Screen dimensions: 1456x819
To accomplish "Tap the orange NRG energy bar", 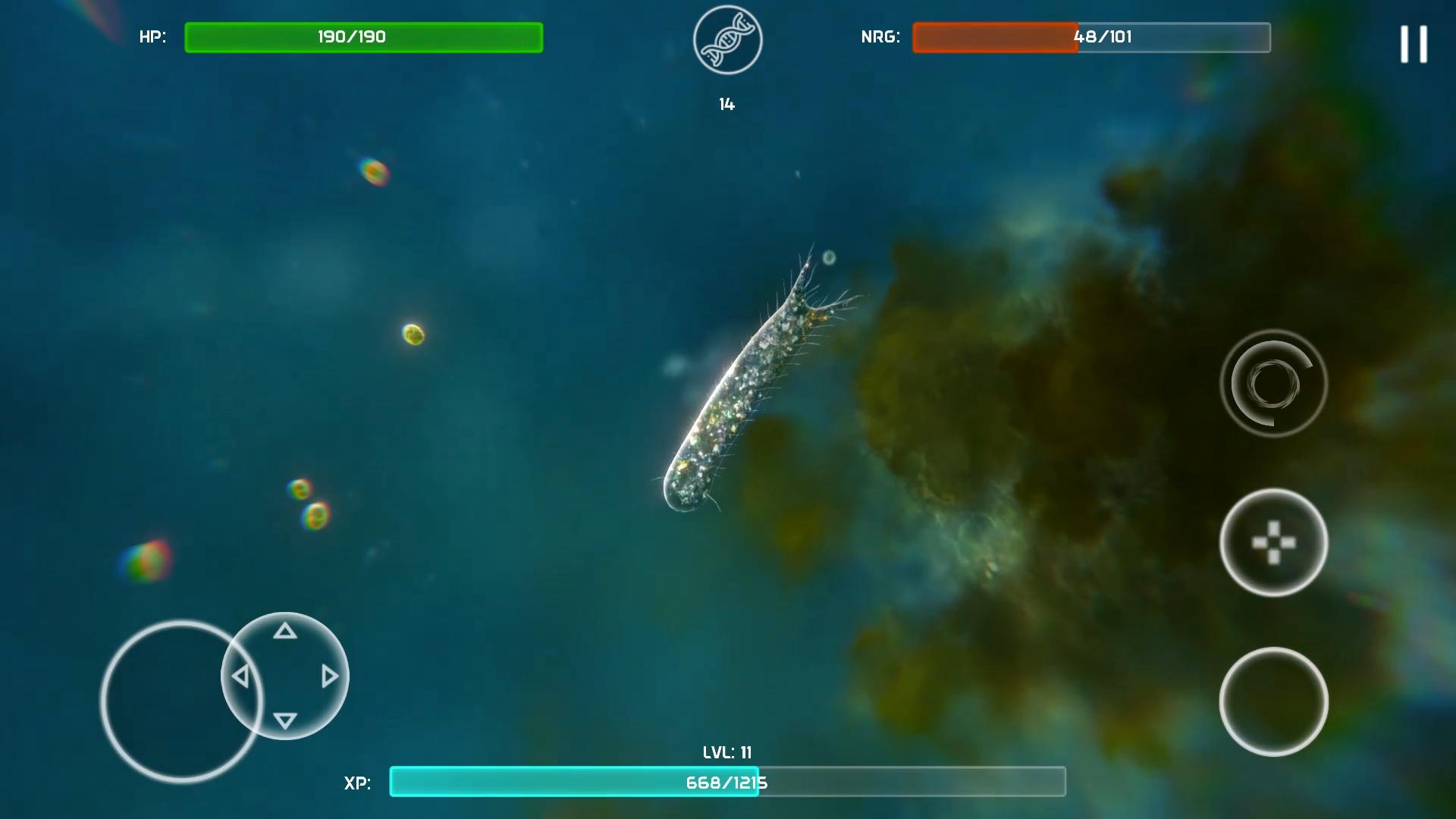I will click(x=993, y=37).
